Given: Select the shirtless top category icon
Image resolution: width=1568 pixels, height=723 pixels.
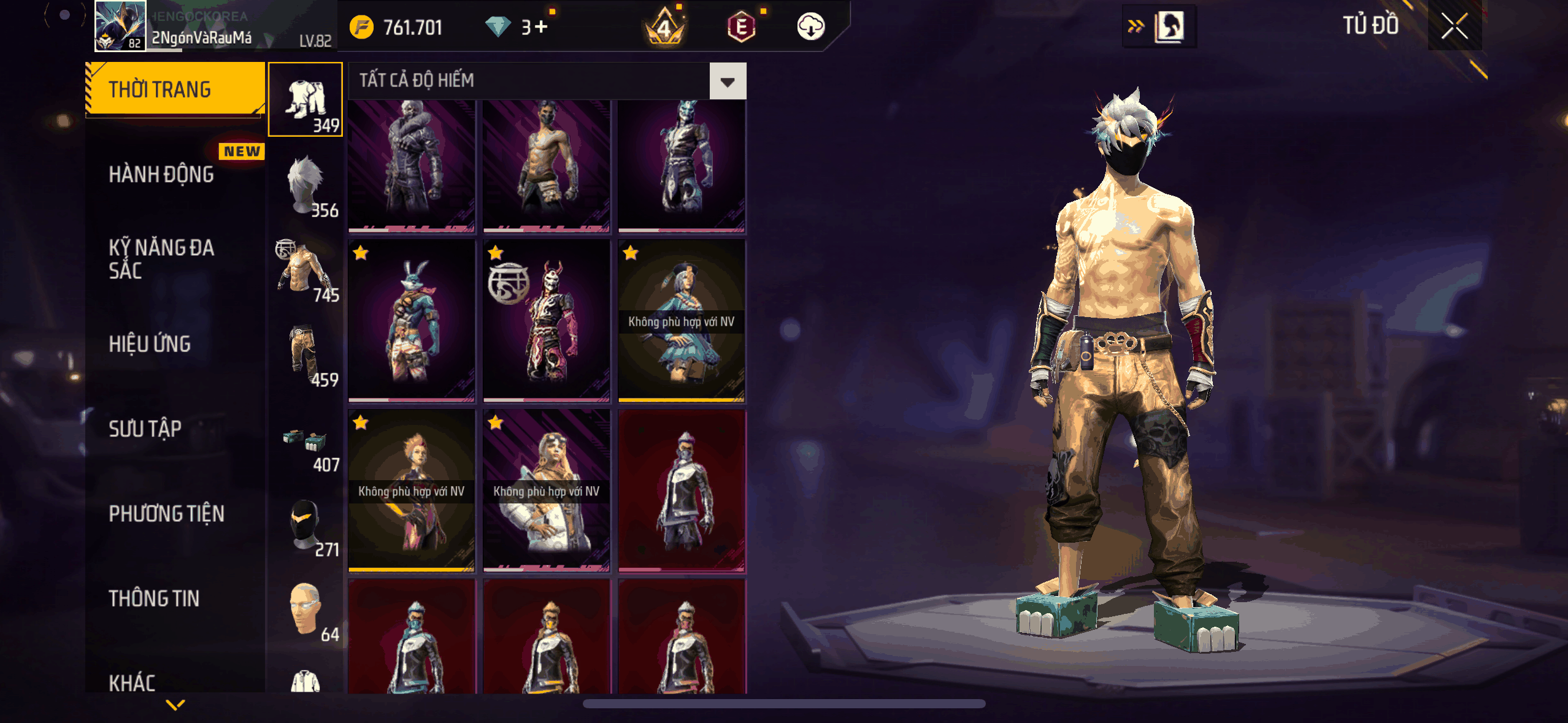Looking at the screenshot, I should [x=306, y=270].
